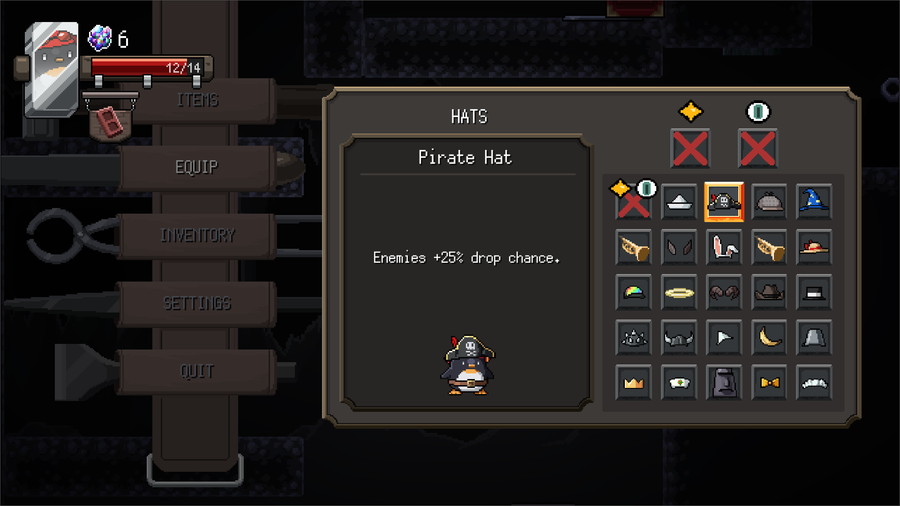Select the orange bow tie hat
Viewport: 900px width, 506px height.
pyautogui.click(x=769, y=383)
